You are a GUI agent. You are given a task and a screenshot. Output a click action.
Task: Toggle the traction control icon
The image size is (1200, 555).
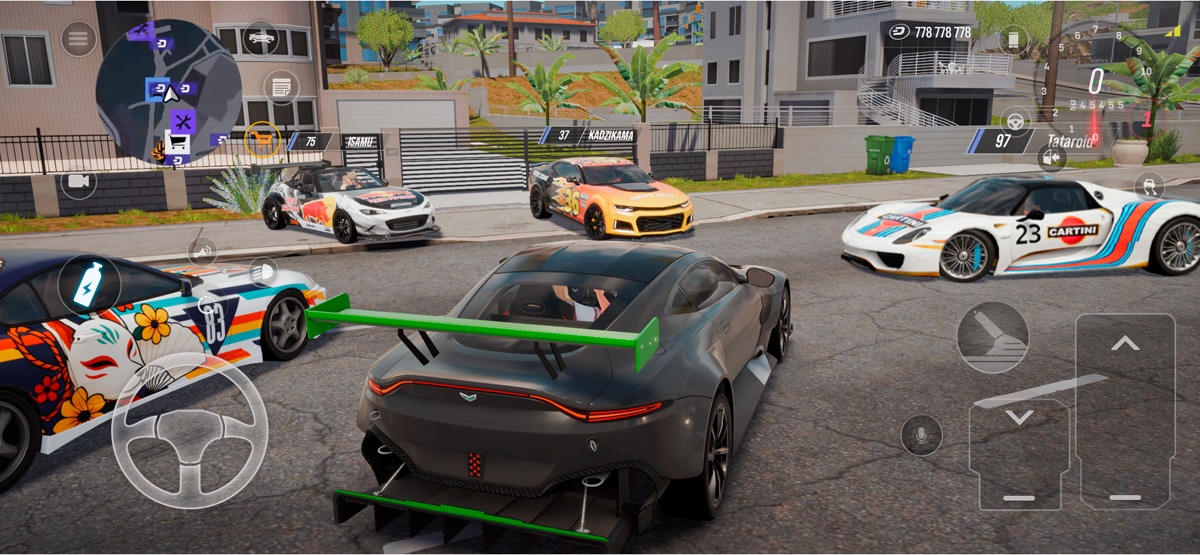(x=1149, y=185)
